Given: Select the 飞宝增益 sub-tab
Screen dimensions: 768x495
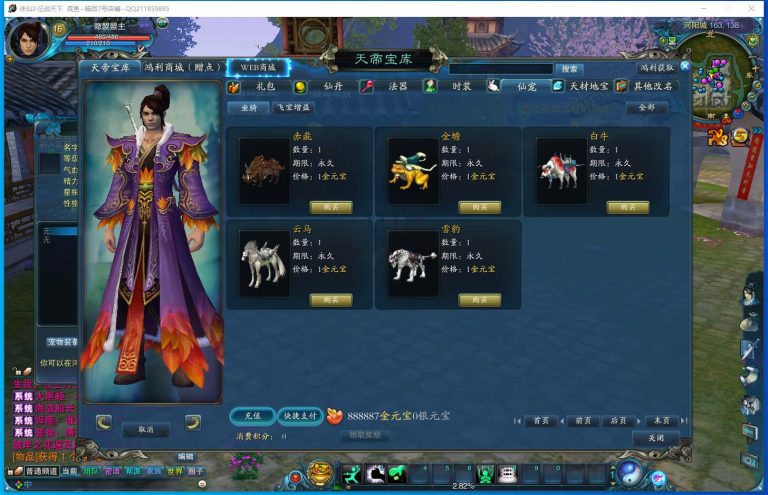Looking at the screenshot, I should (293, 107).
